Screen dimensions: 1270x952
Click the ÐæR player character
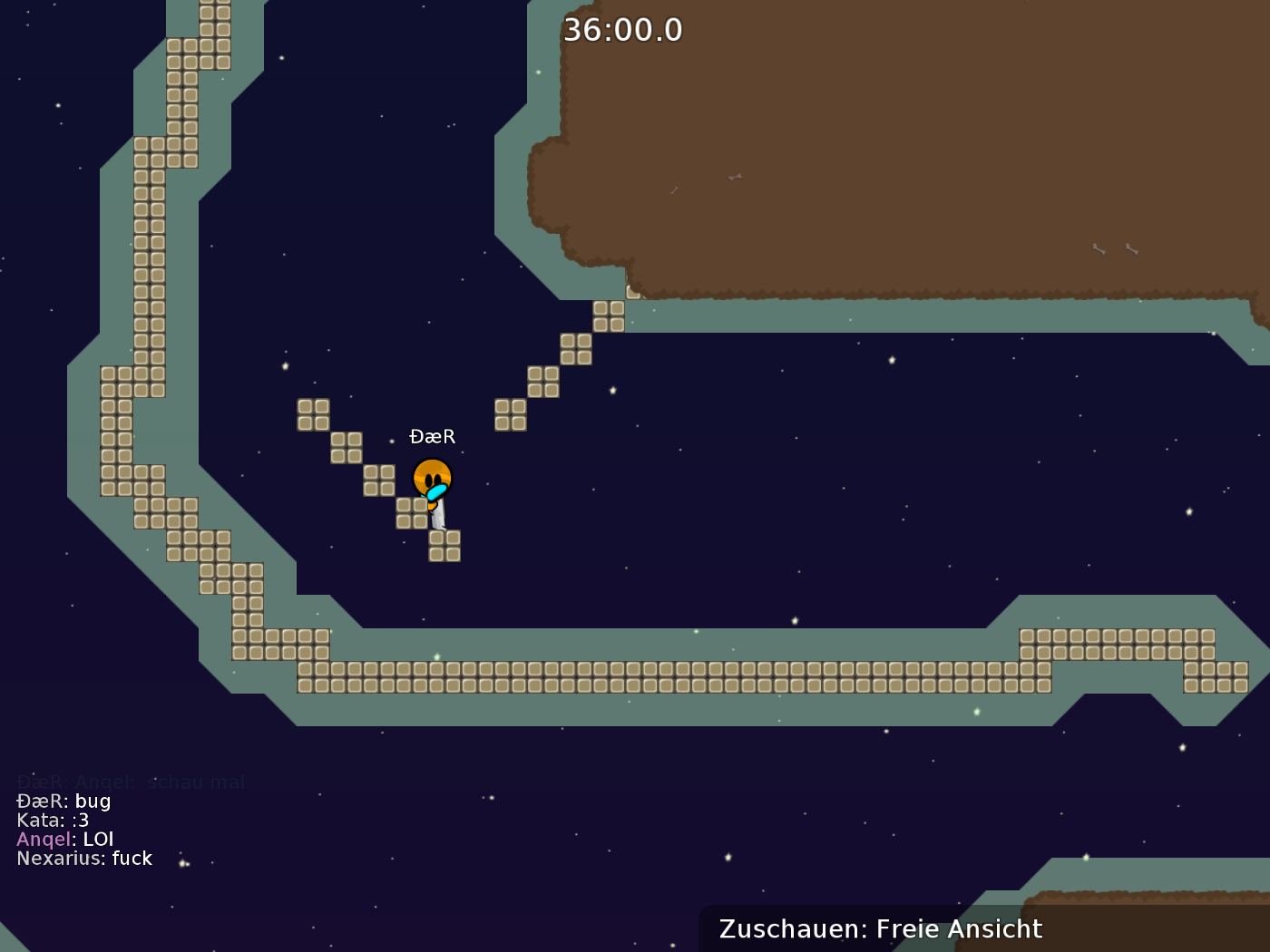[435, 479]
